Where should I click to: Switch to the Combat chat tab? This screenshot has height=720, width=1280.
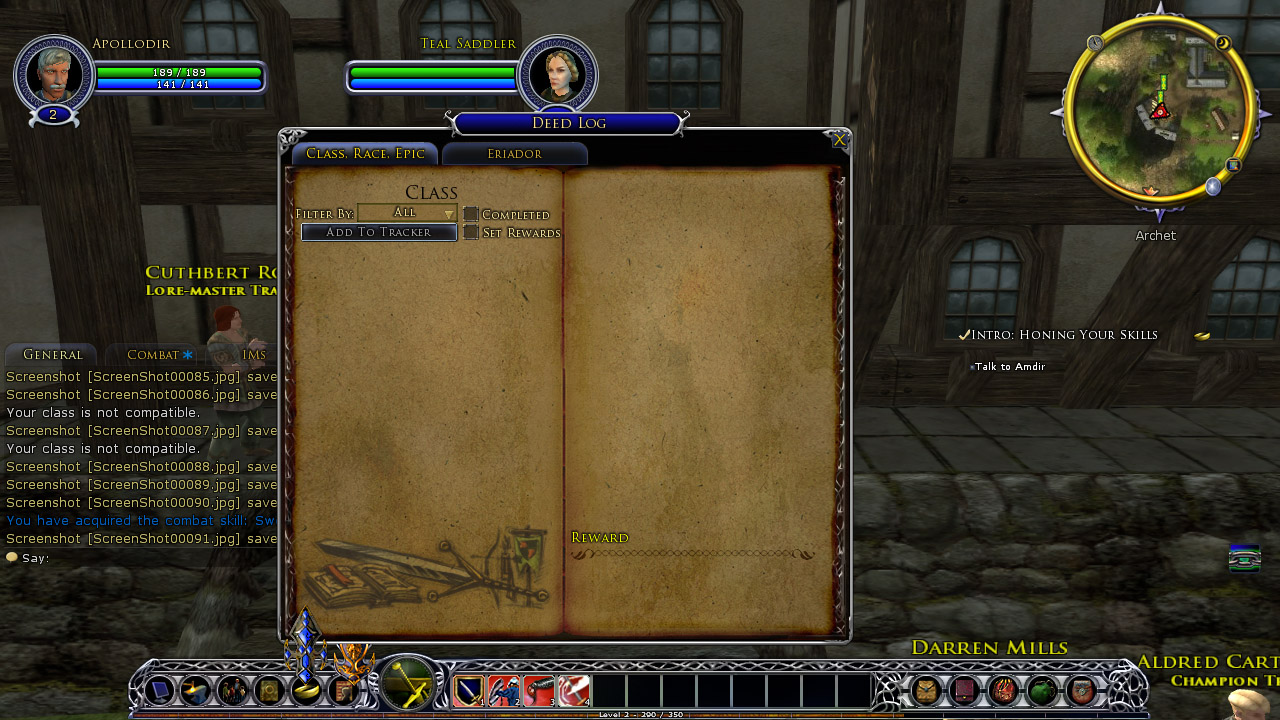click(153, 355)
